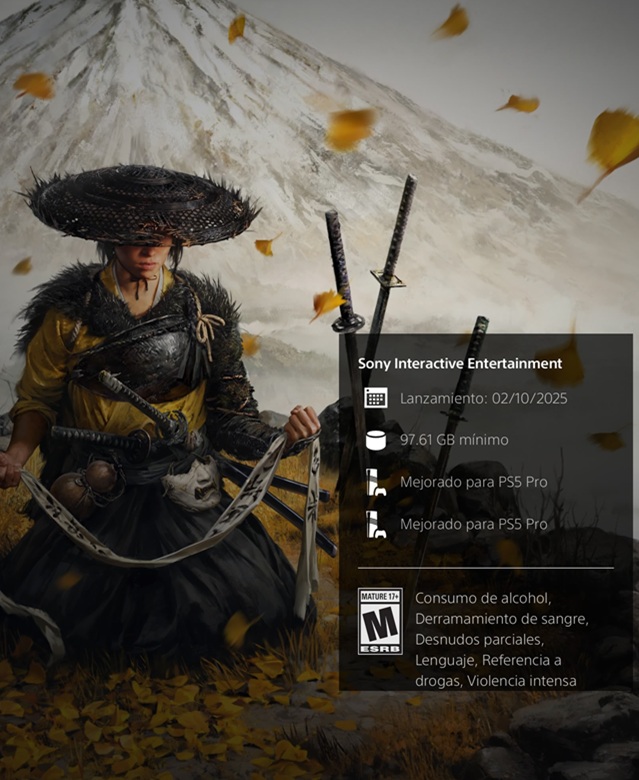
Task: Select the 97.61 GB mínimo storage row
Action: [x=453, y=440]
